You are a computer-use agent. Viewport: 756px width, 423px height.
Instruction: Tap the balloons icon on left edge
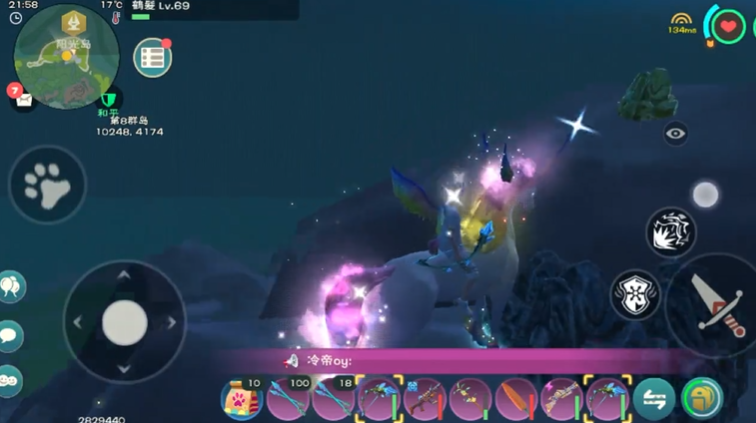[11, 288]
